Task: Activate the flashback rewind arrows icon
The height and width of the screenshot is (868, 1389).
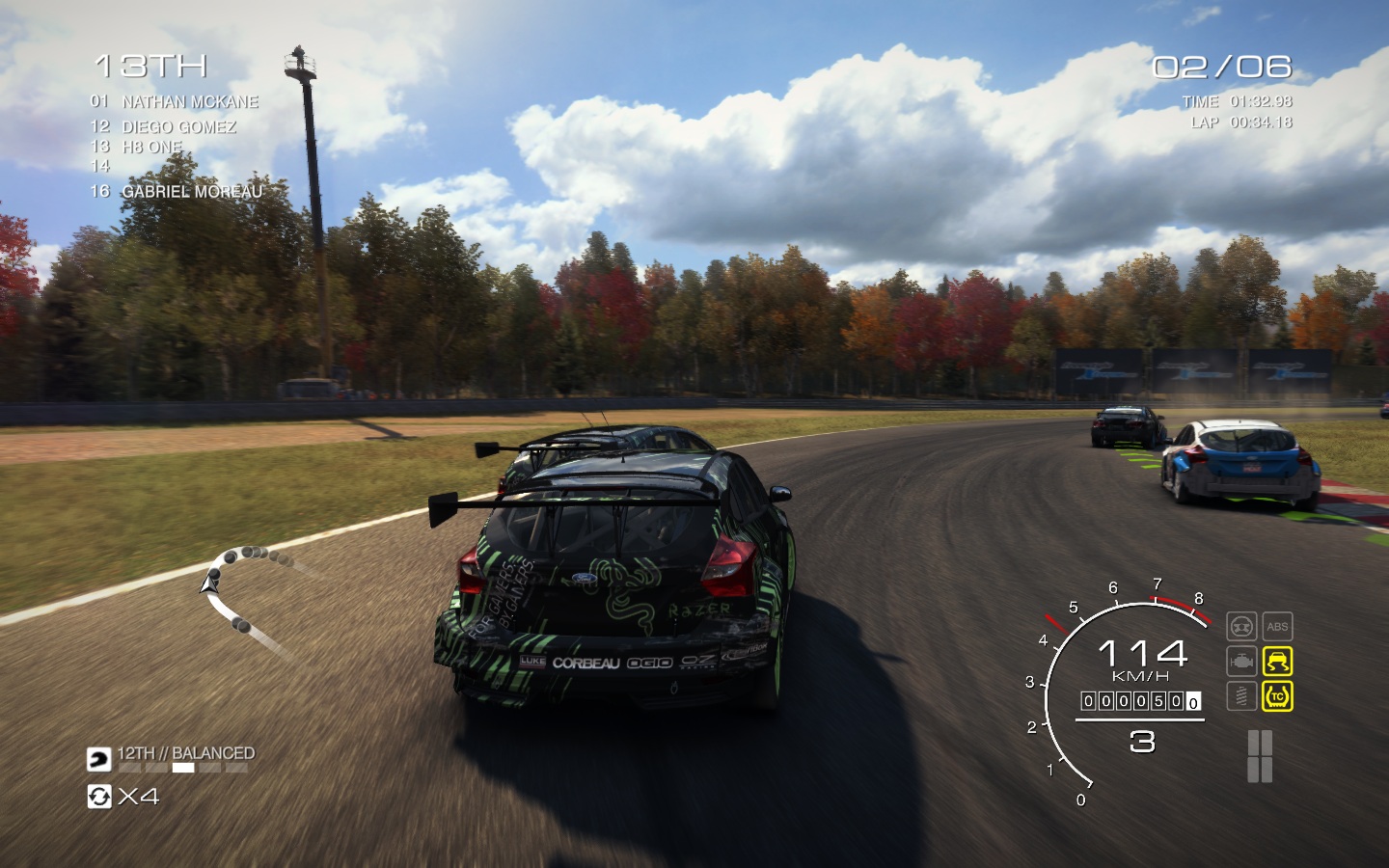Action: (99, 797)
